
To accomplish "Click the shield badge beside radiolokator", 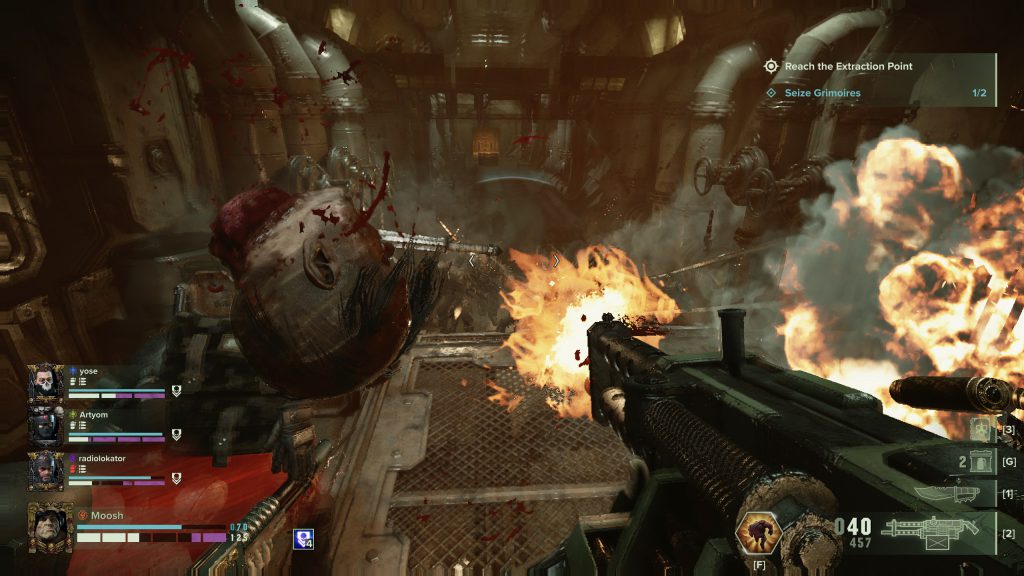I will tap(176, 478).
